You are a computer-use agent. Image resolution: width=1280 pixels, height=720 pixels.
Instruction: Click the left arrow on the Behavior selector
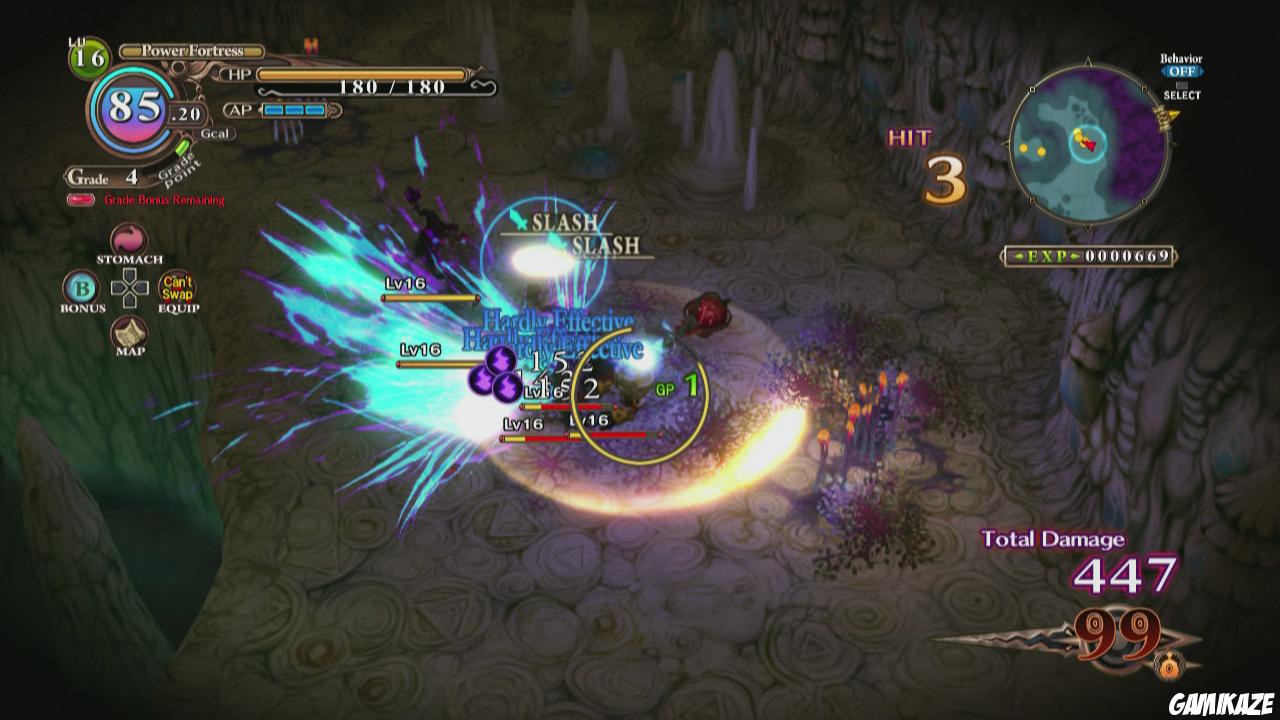tap(1163, 69)
